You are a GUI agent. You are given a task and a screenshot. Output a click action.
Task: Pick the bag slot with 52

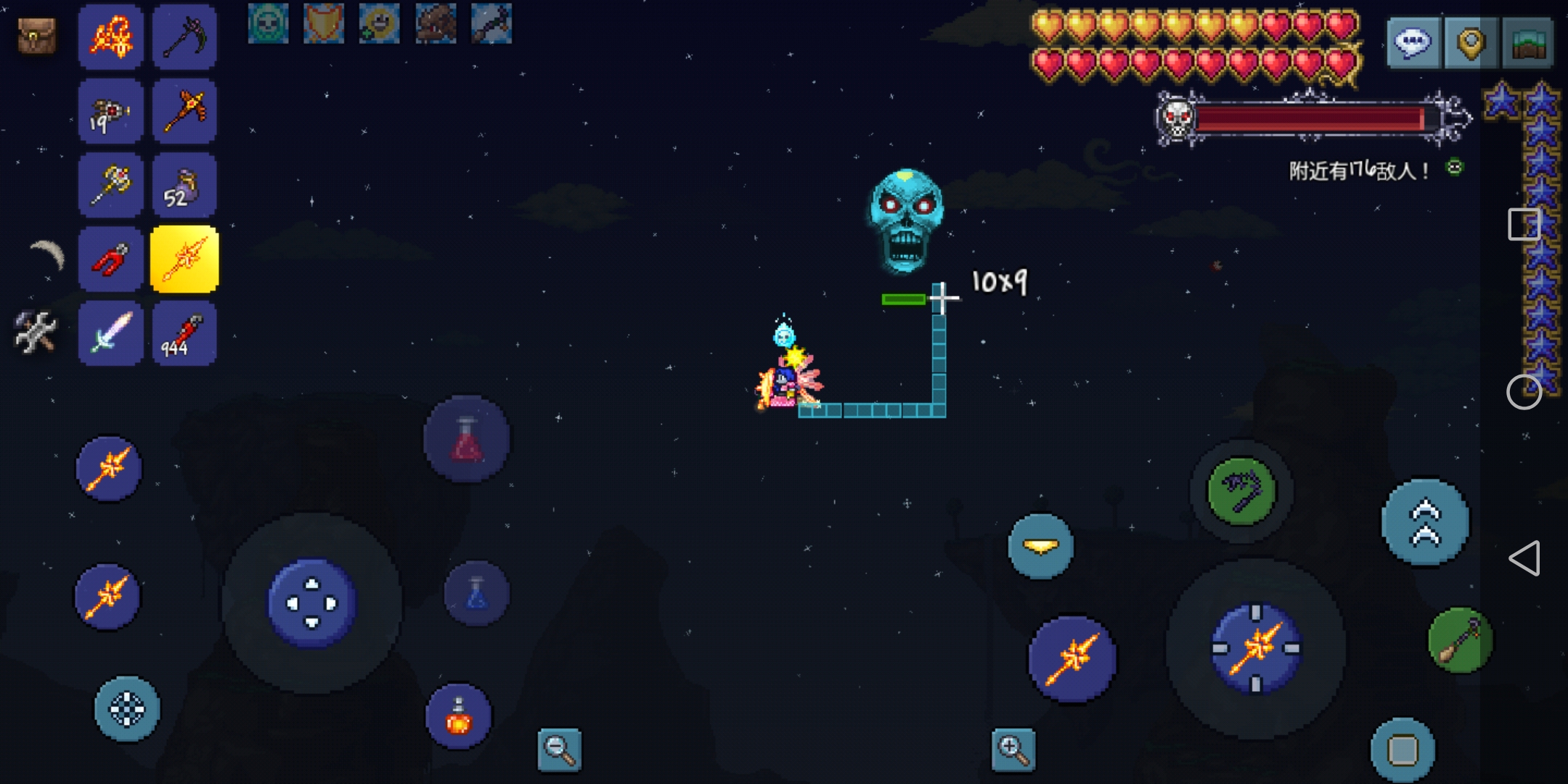tap(184, 185)
